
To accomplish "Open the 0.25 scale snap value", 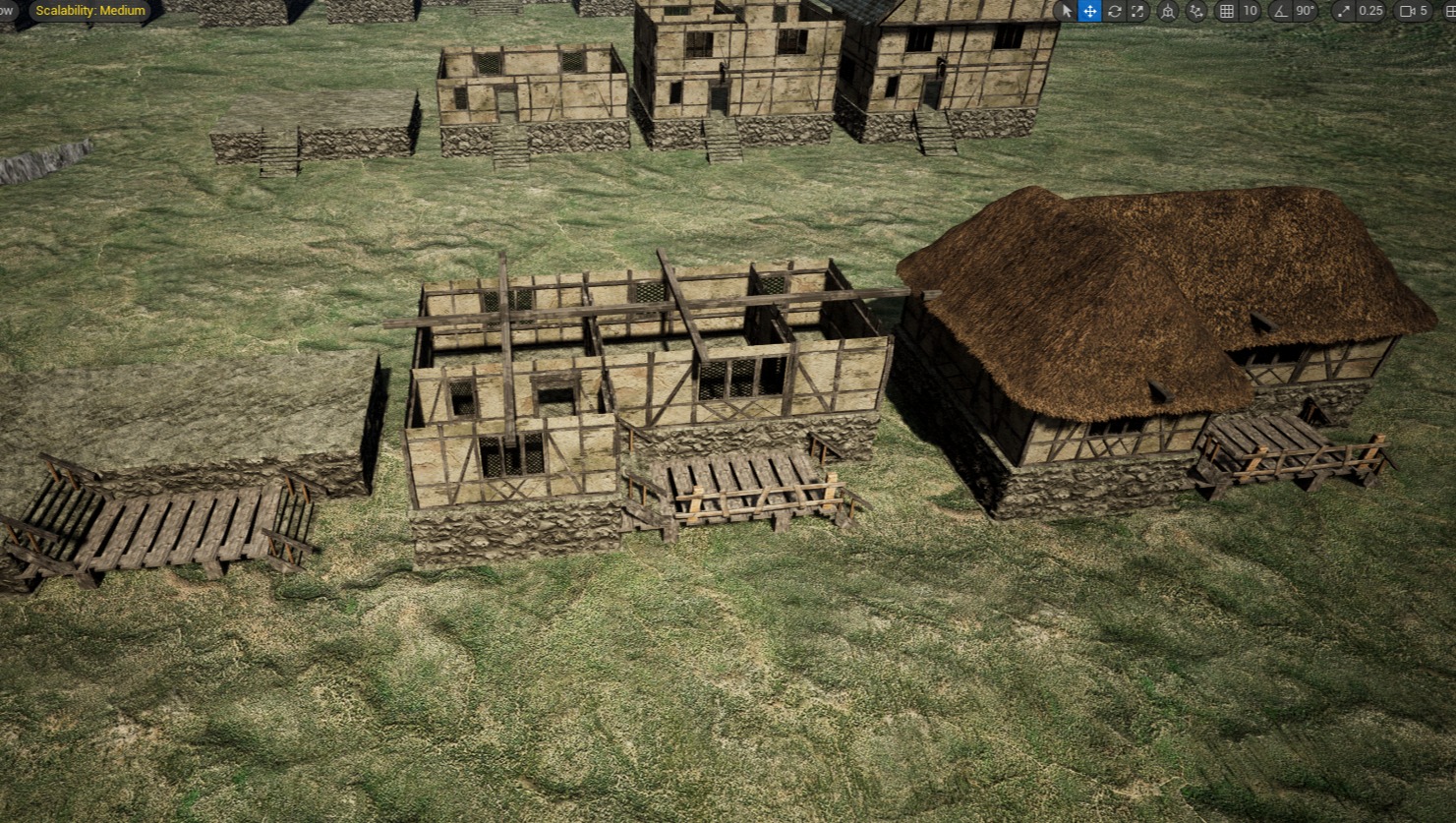I will click(1370, 12).
